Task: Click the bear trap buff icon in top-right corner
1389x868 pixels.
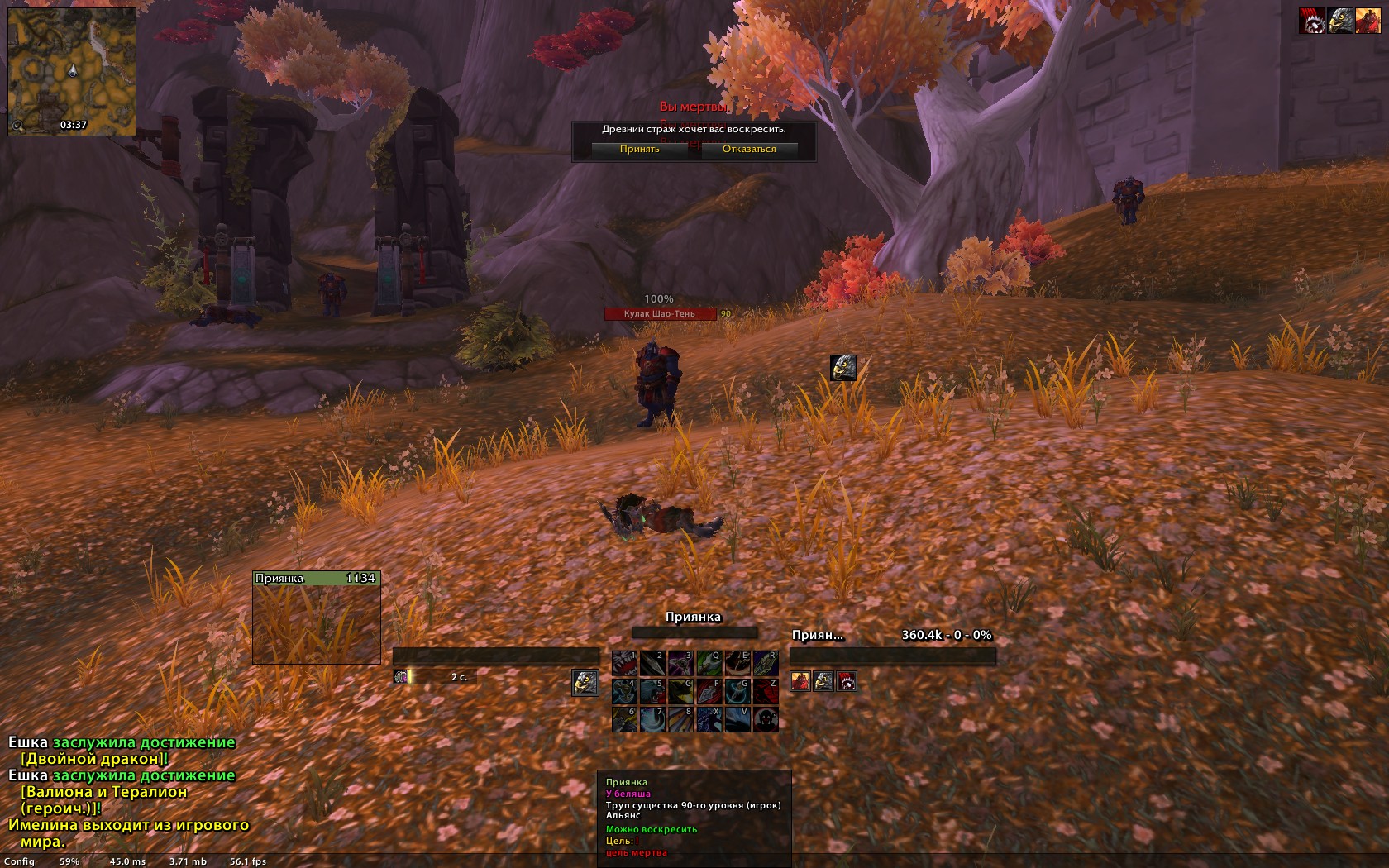Action: (x=1312, y=21)
